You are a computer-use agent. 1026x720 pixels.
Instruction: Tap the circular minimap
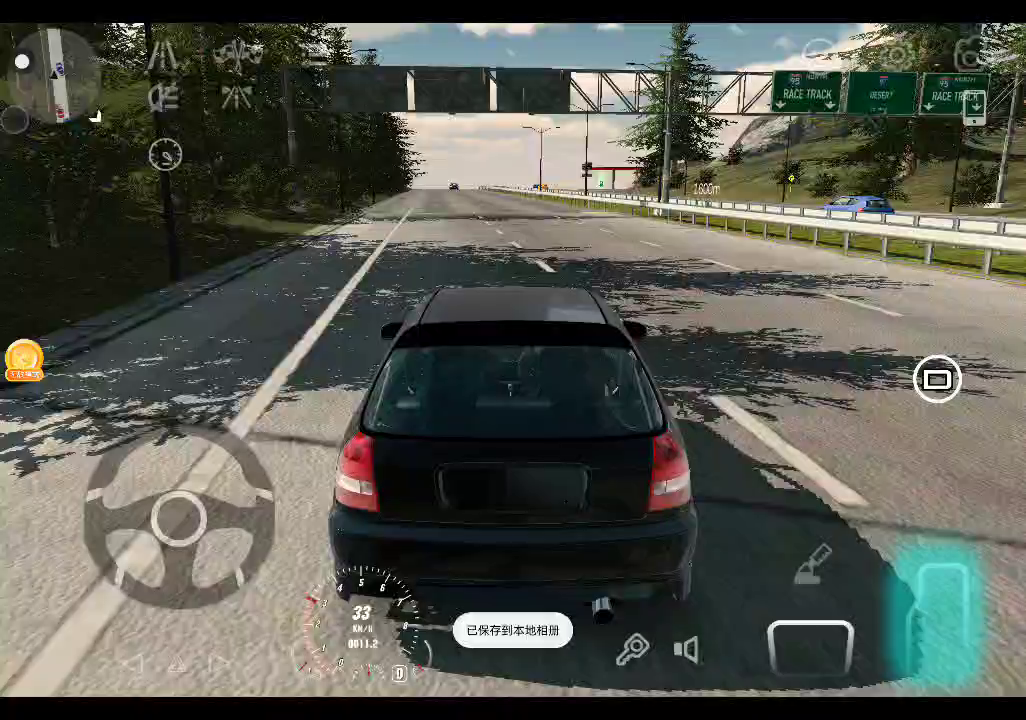tap(54, 73)
